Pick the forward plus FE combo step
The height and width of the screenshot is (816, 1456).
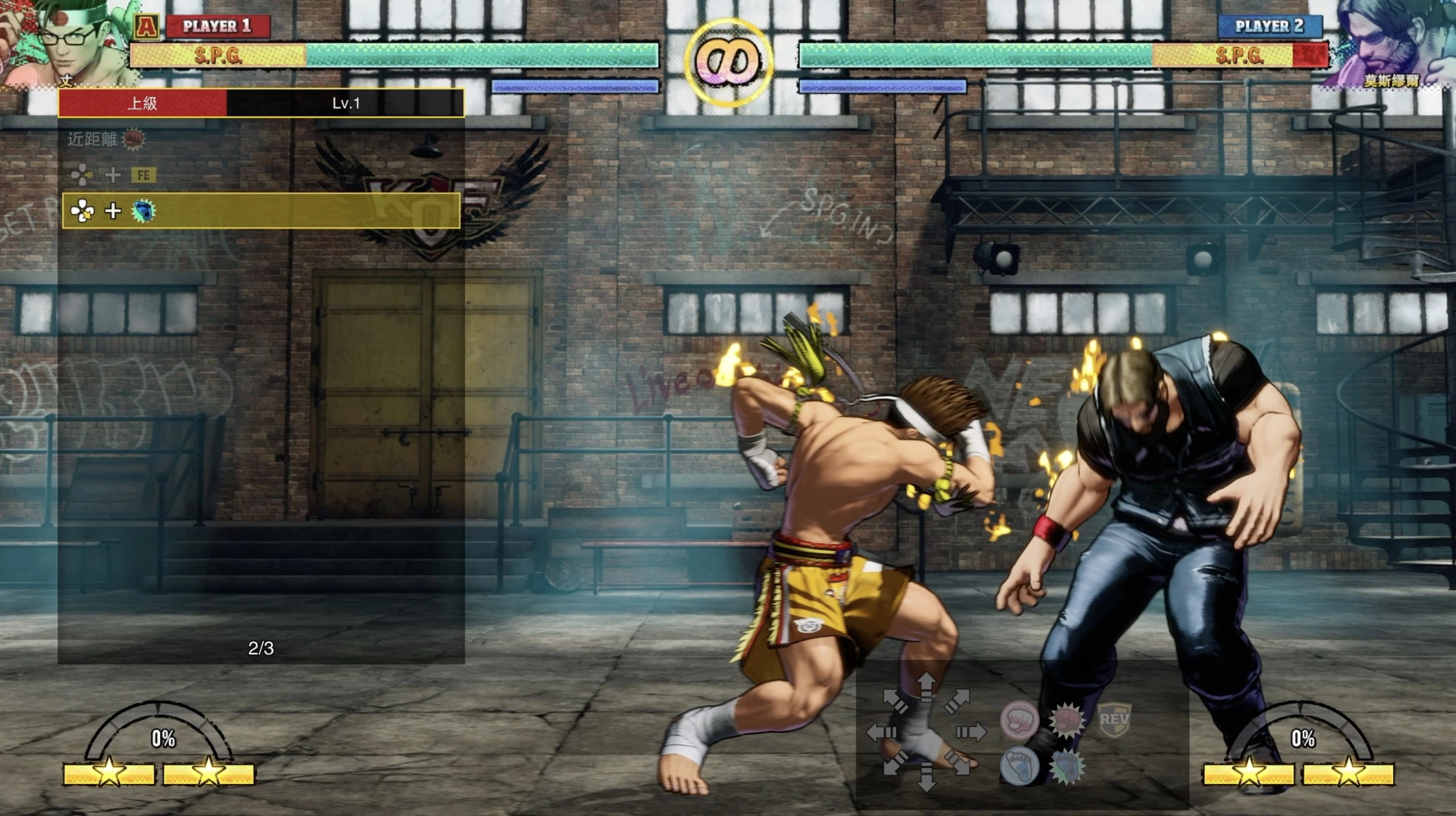(113, 175)
